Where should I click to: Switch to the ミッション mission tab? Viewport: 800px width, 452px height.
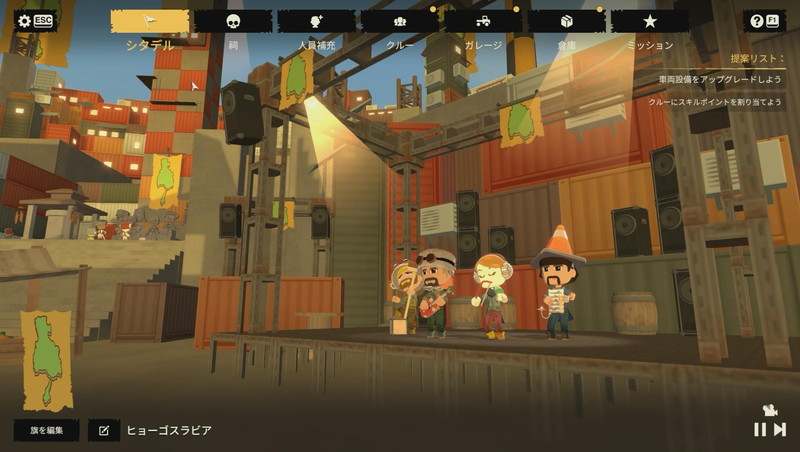click(650, 21)
